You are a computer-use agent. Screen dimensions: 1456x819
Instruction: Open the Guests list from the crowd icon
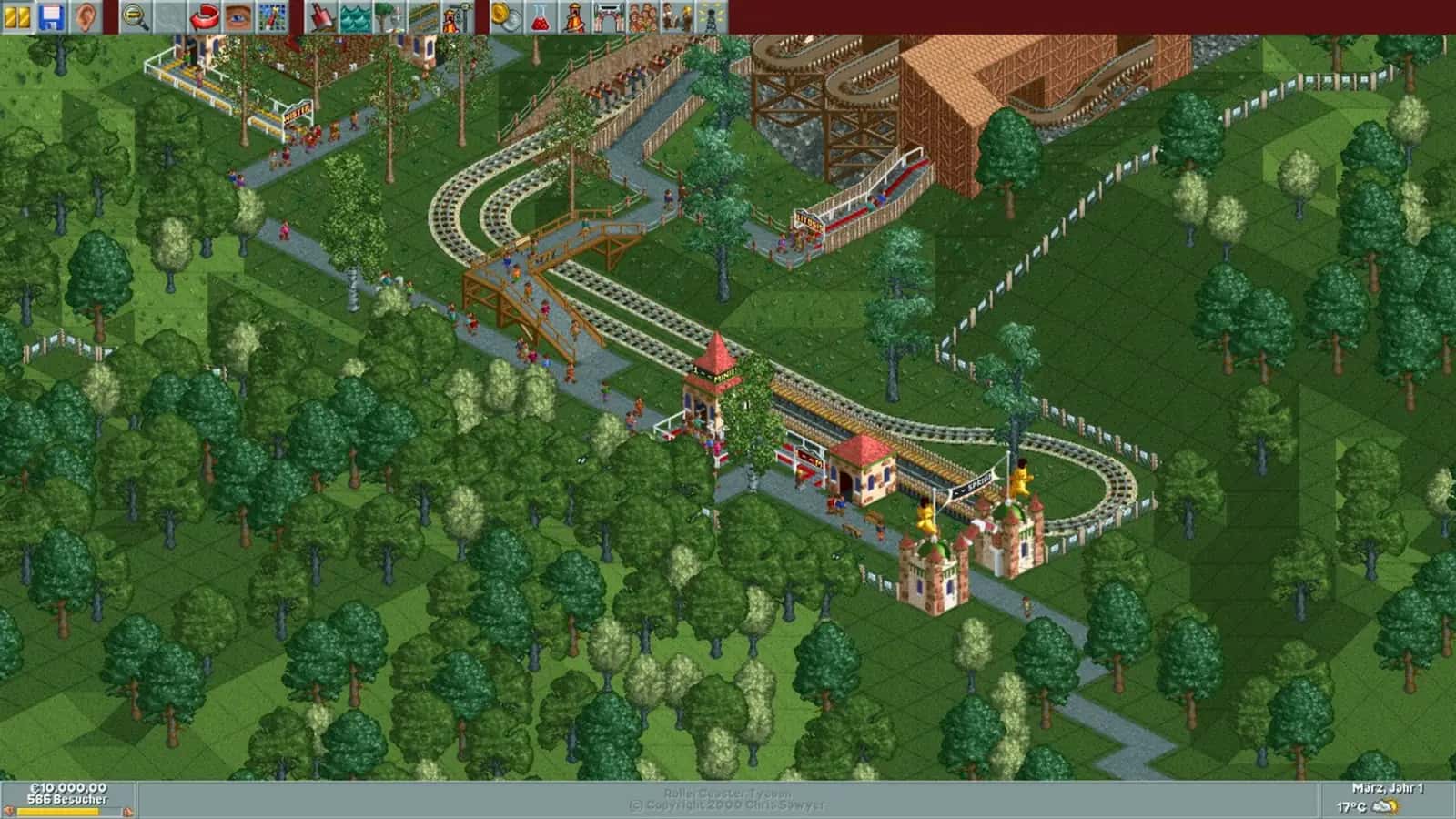(x=642, y=15)
